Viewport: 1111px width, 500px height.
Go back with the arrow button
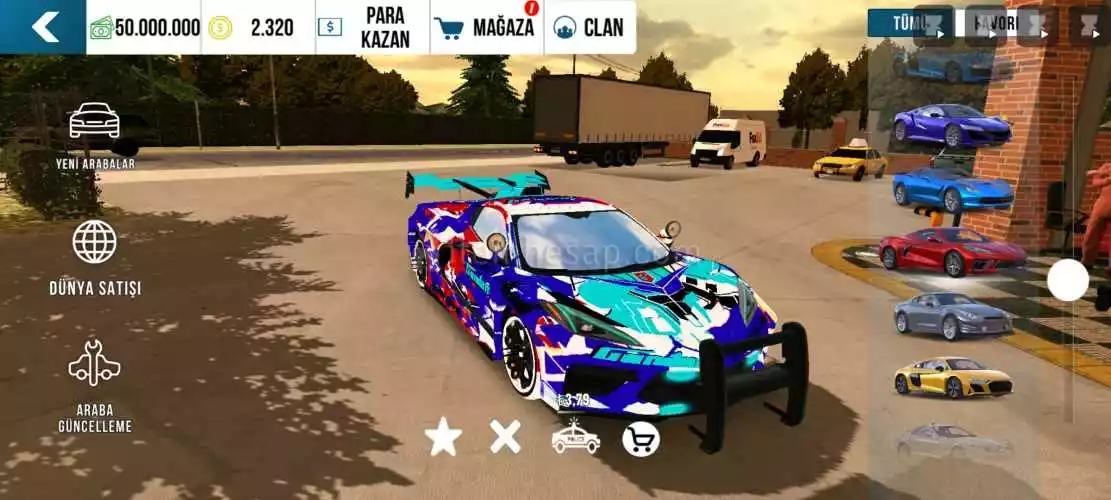44,27
